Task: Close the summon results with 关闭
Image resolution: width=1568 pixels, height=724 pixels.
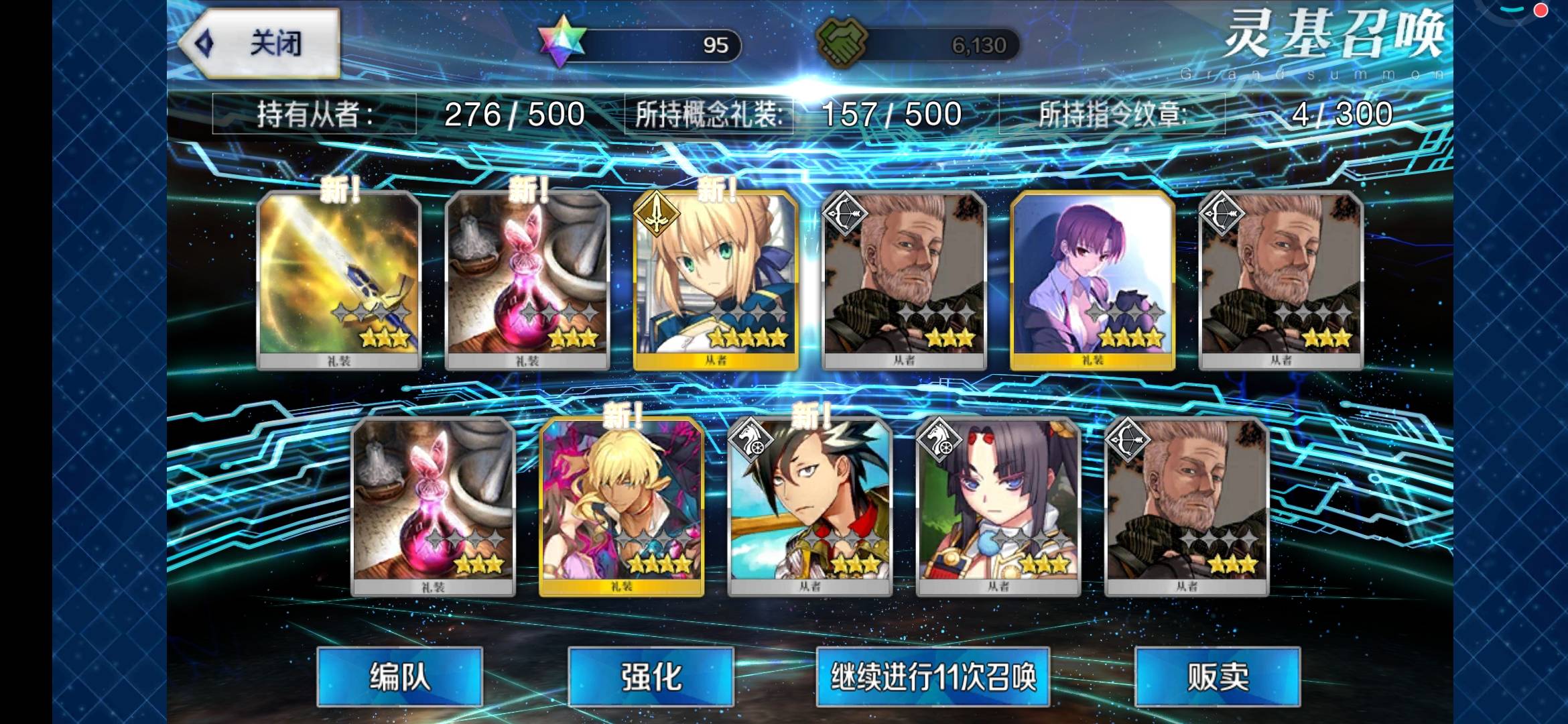Action: (x=261, y=44)
